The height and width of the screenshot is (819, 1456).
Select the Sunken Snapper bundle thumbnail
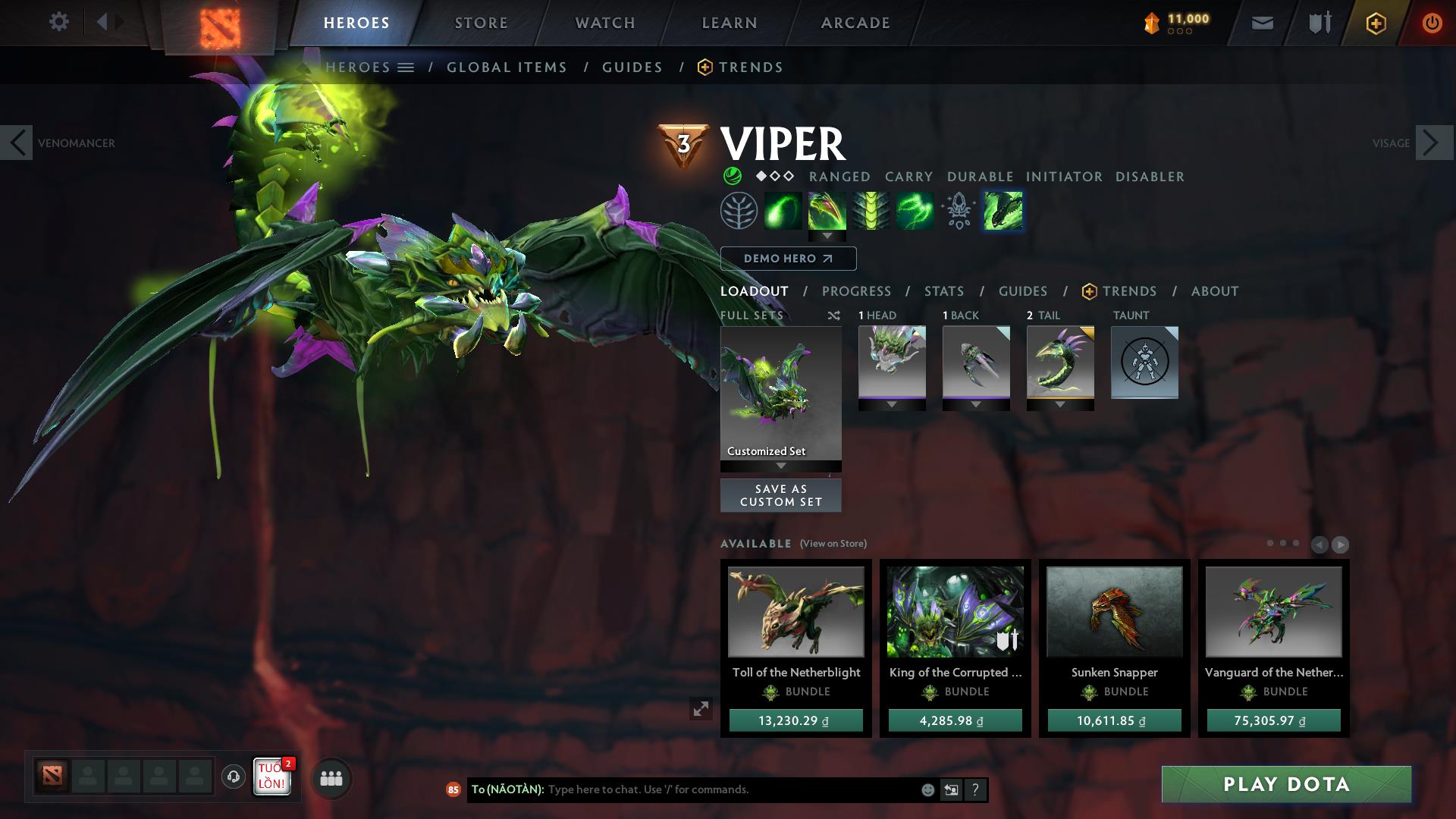(1113, 611)
